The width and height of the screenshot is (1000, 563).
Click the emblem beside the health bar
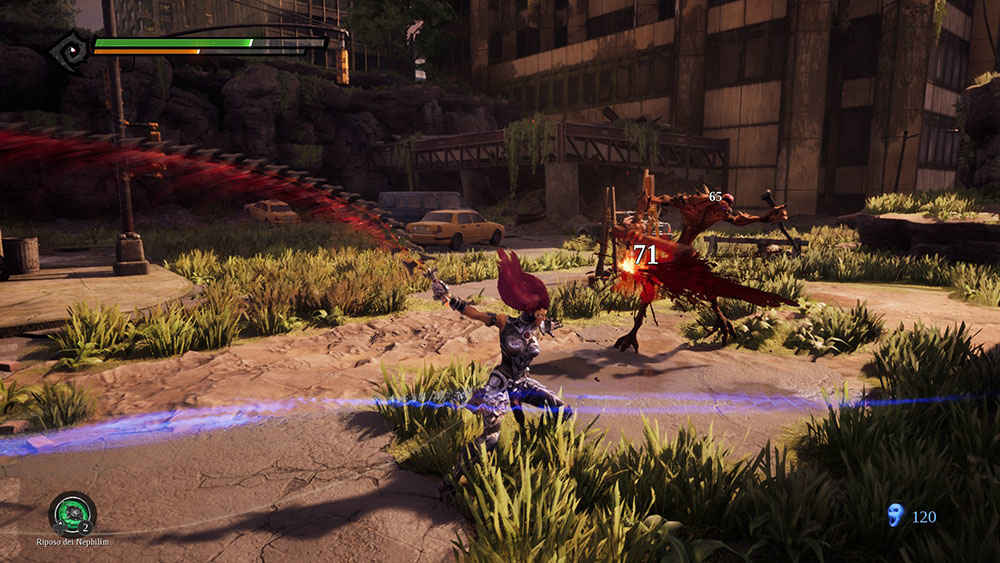tap(71, 50)
